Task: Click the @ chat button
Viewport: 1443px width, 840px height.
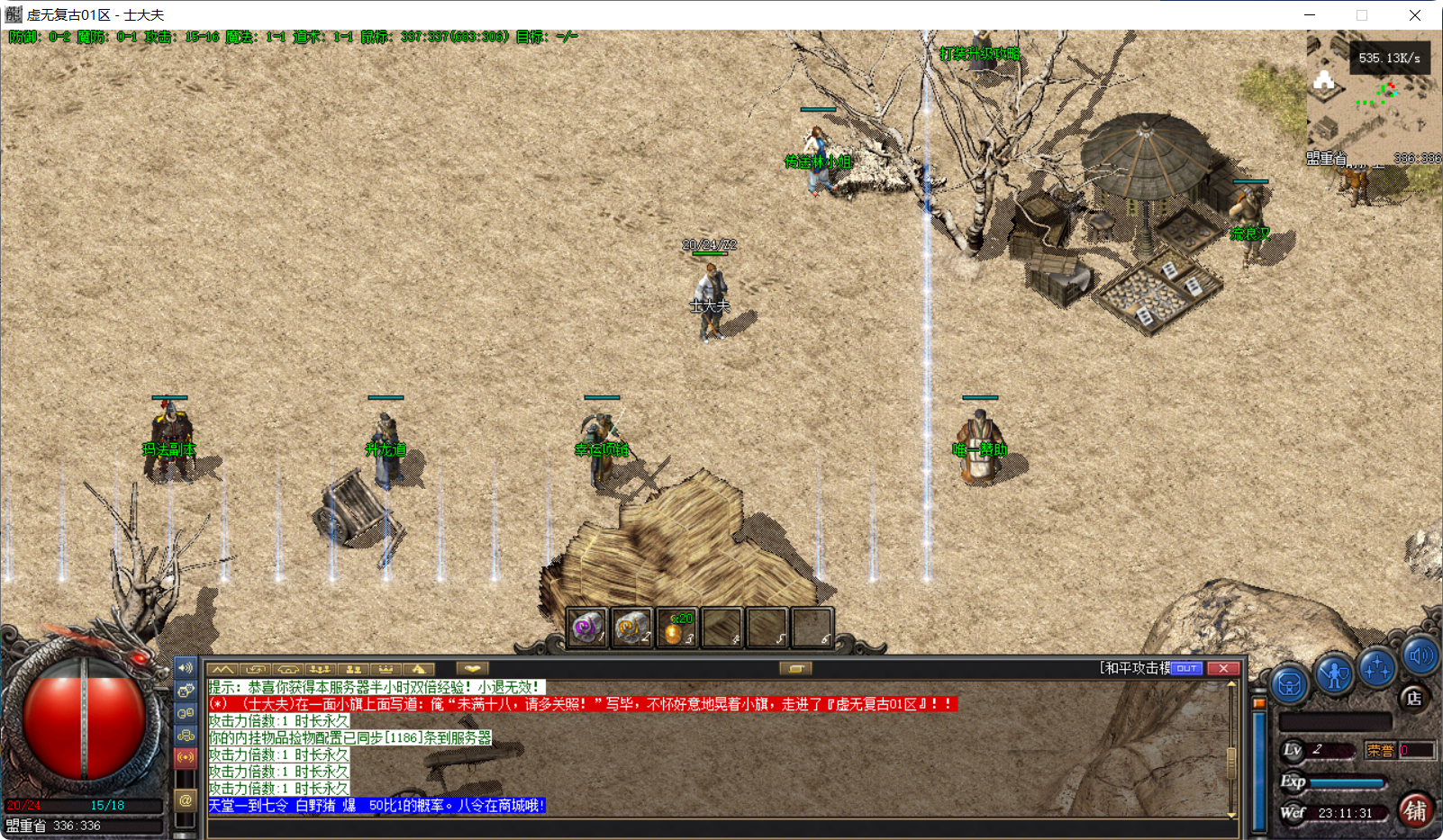Action: (186, 799)
